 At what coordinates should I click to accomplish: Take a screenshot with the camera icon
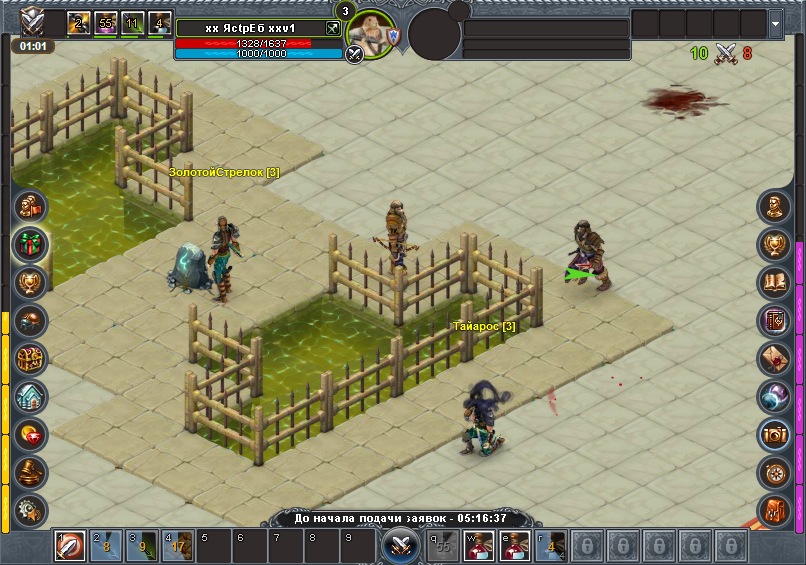pyautogui.click(x=775, y=433)
